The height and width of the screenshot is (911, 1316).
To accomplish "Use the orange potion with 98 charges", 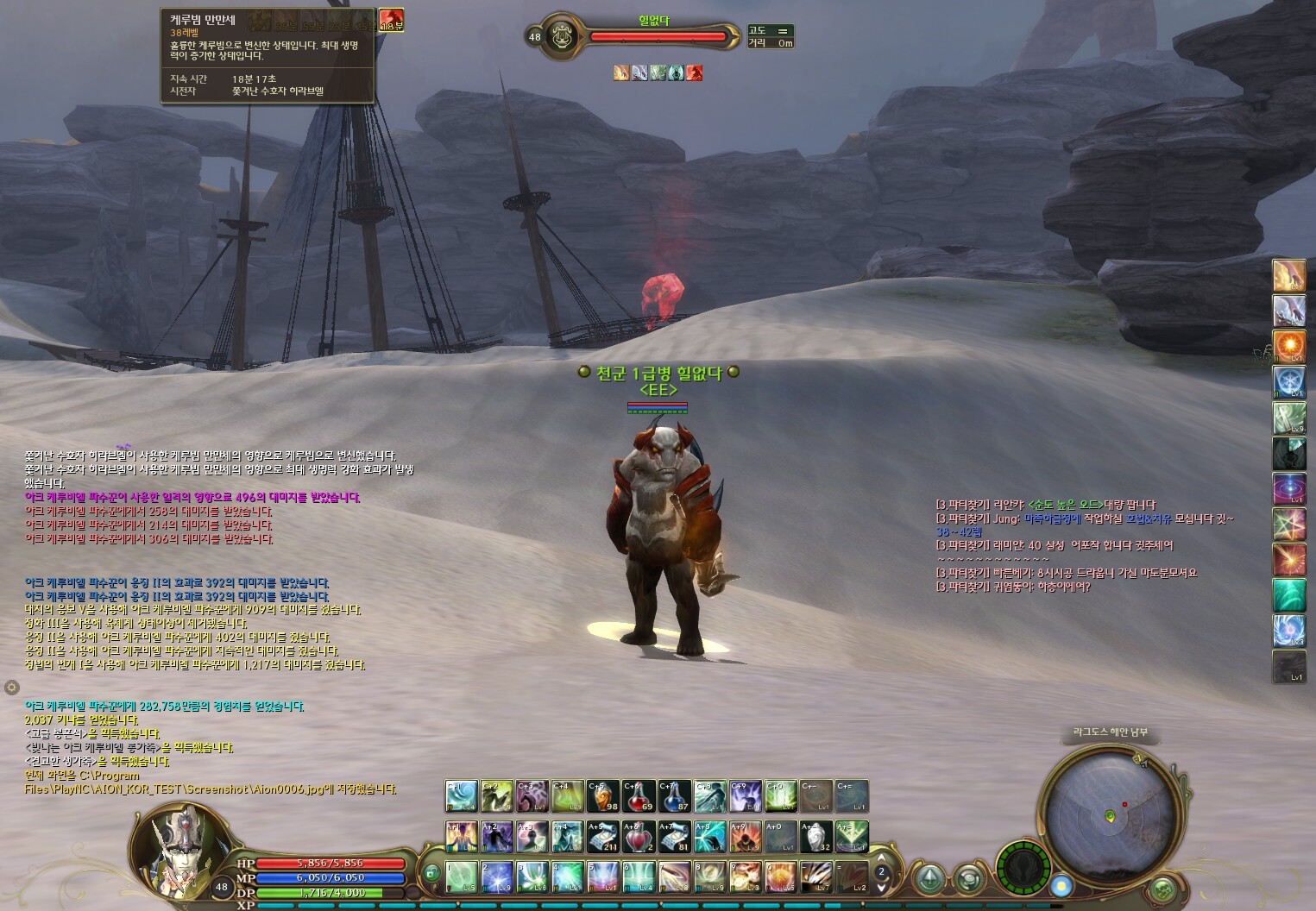I will click(602, 795).
